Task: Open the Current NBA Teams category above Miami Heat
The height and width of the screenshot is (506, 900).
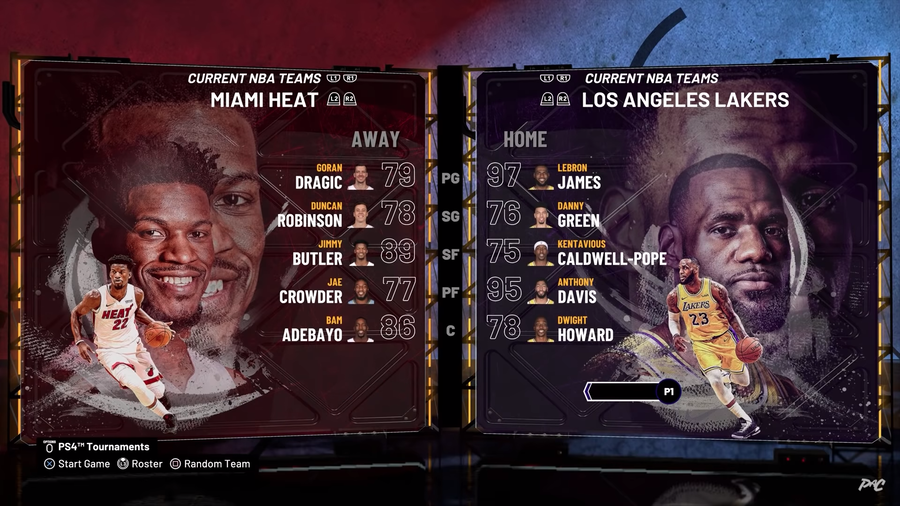Action: pos(255,78)
